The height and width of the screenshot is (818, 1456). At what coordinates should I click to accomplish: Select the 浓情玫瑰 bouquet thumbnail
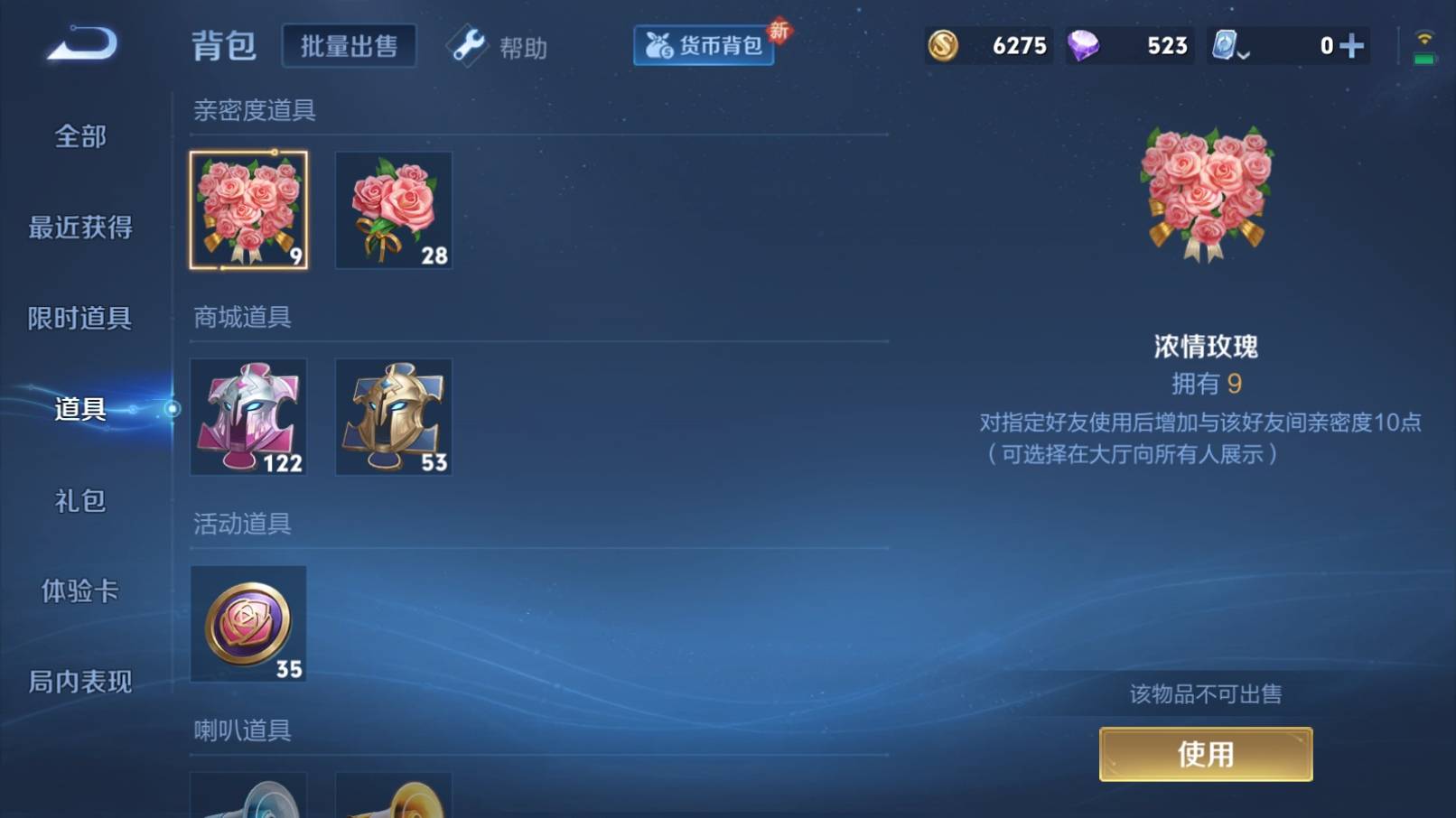coord(249,209)
